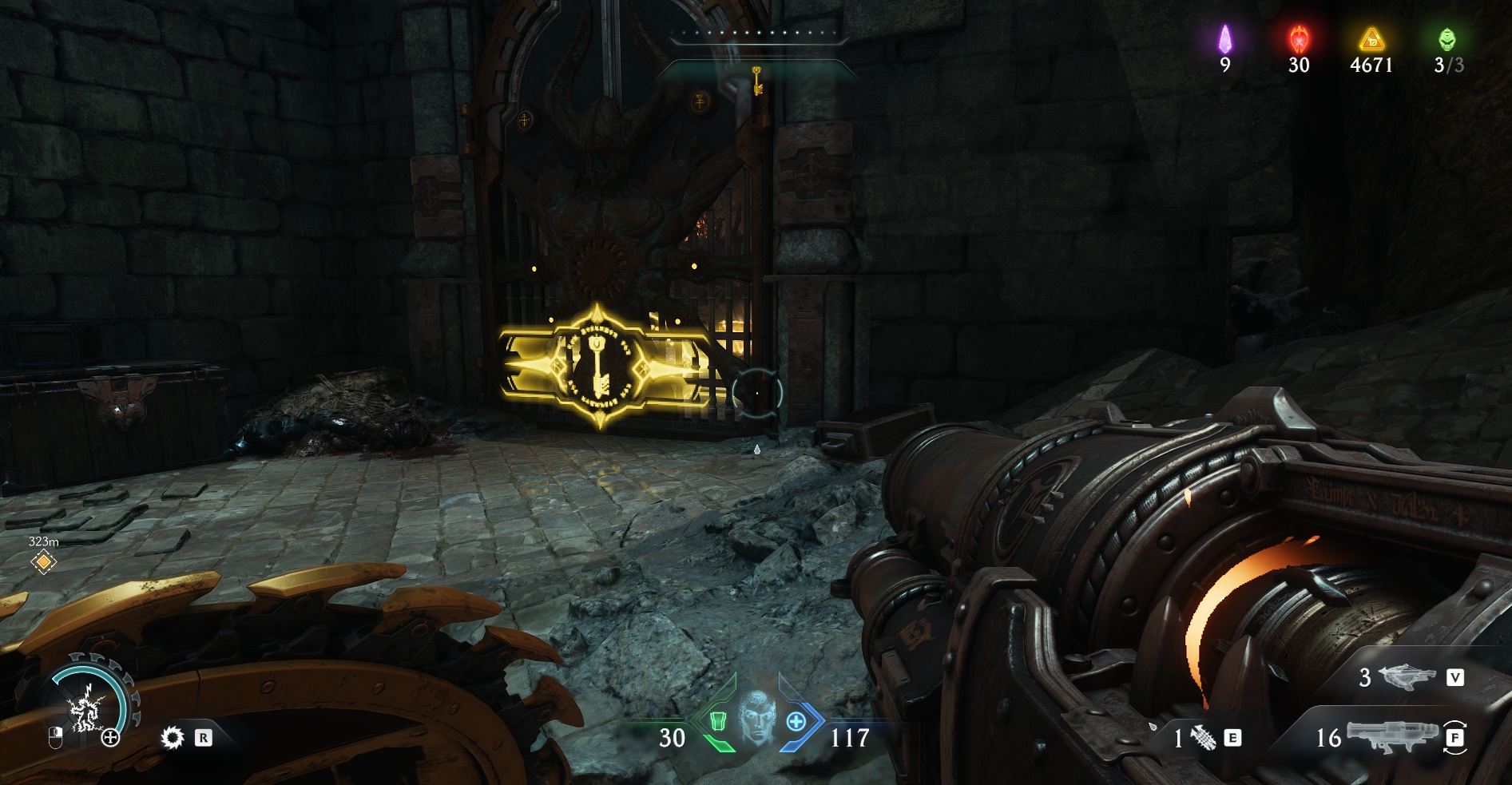
Task: Select the red ruby currency icon
Action: click(1299, 38)
